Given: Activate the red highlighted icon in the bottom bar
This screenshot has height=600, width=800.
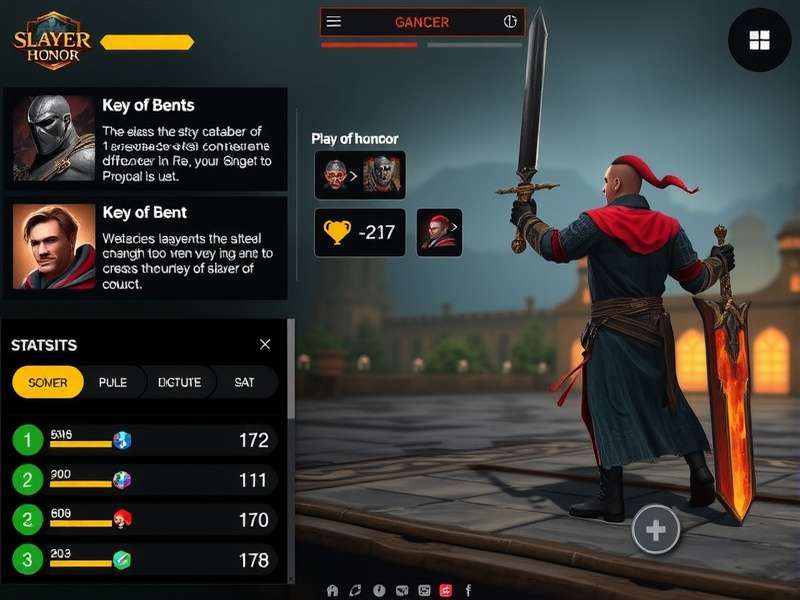Looking at the screenshot, I should click(446, 590).
